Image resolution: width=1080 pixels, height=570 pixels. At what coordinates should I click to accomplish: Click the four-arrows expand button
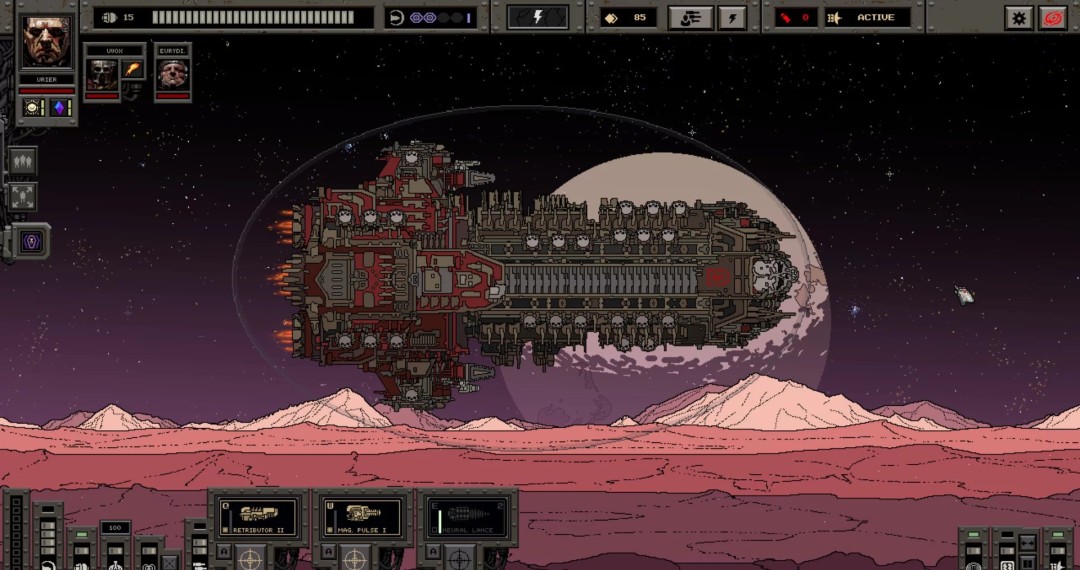[x=23, y=196]
